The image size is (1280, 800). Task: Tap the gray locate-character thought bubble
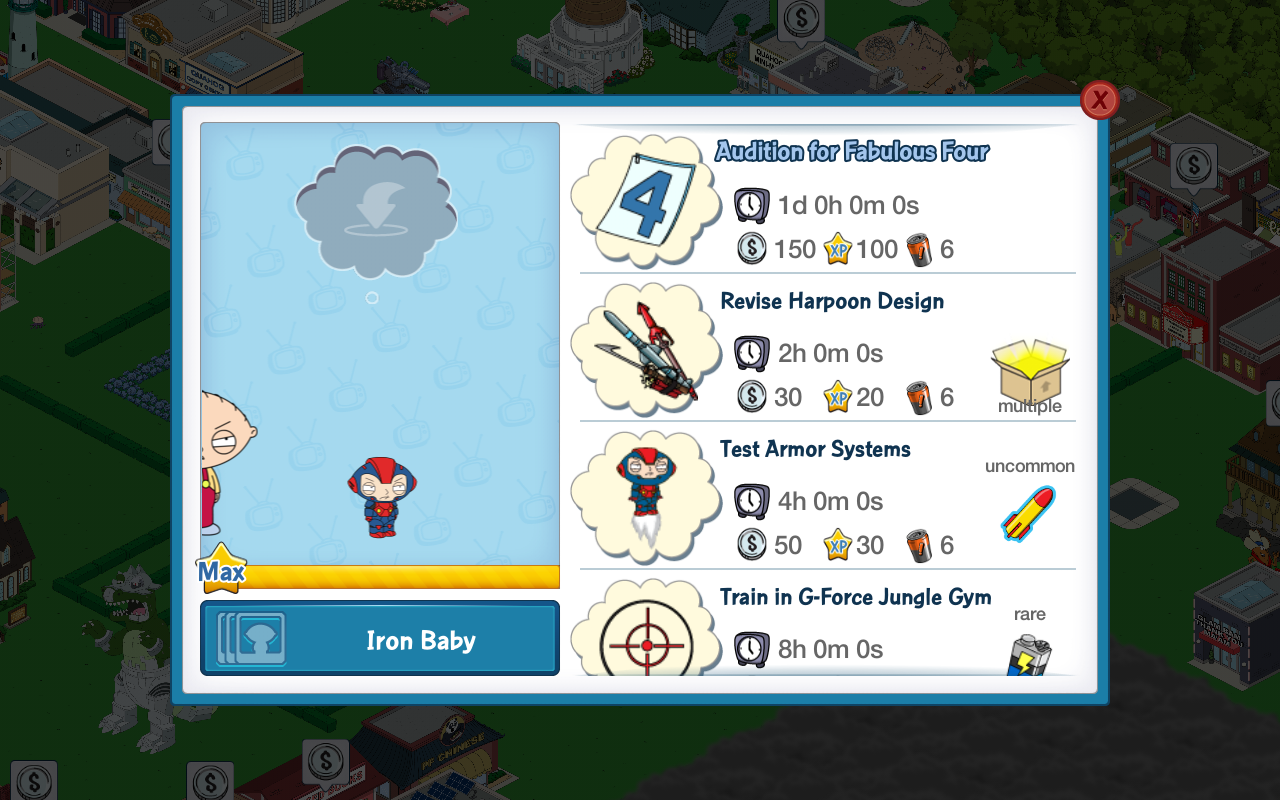tap(375, 211)
